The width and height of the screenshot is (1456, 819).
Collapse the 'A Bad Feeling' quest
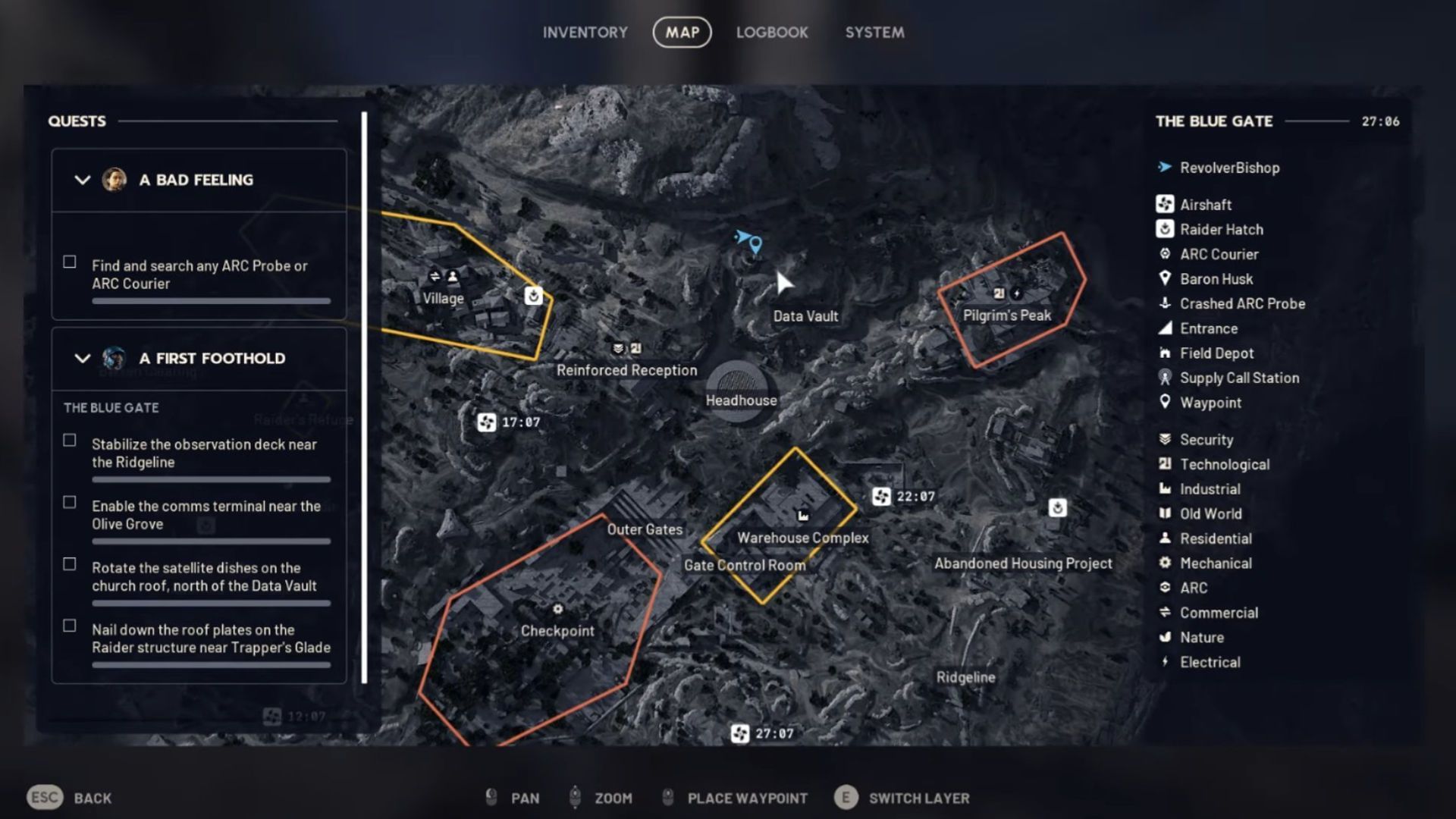[83, 180]
